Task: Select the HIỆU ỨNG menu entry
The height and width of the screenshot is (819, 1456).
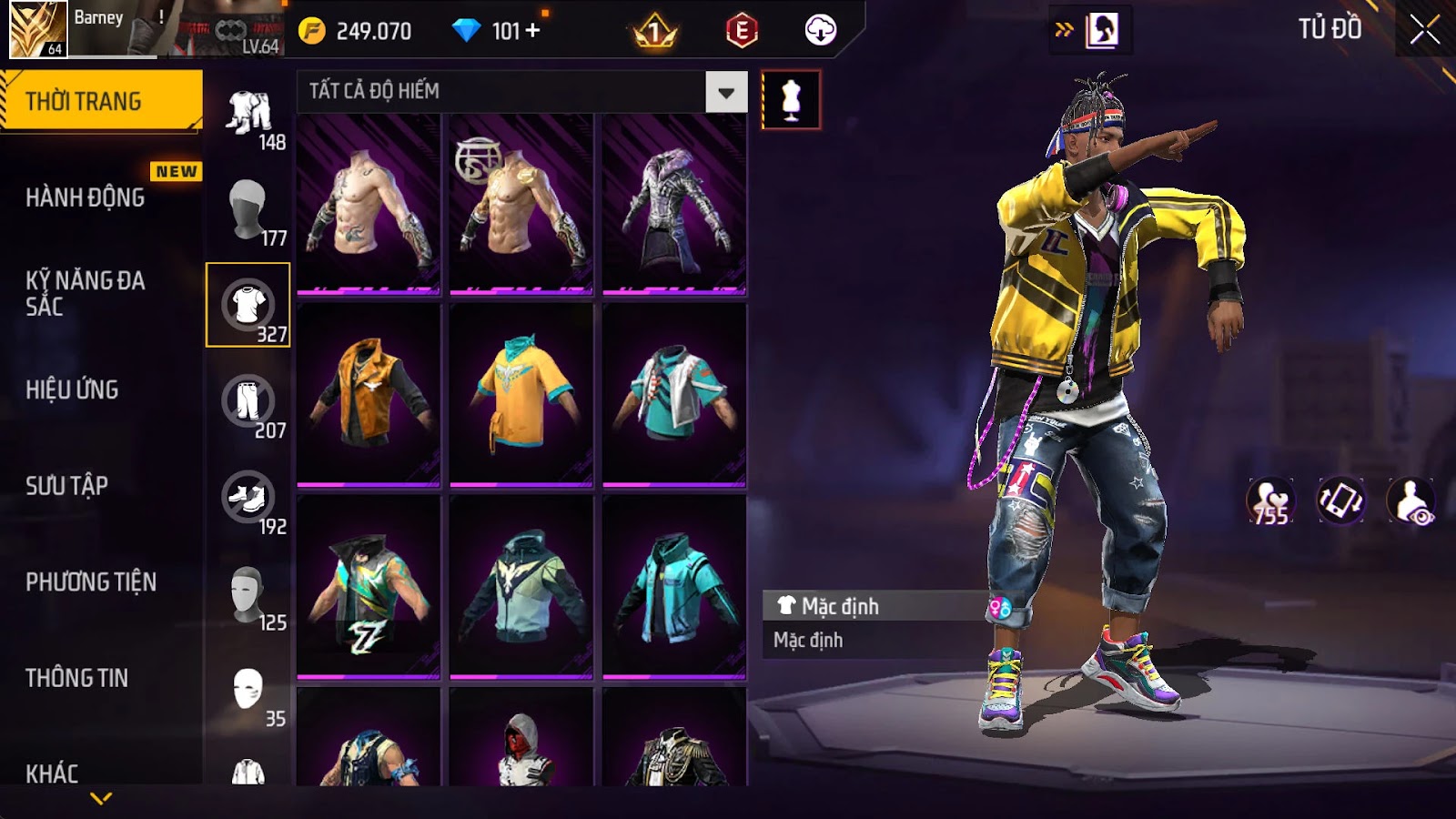Action: click(73, 389)
